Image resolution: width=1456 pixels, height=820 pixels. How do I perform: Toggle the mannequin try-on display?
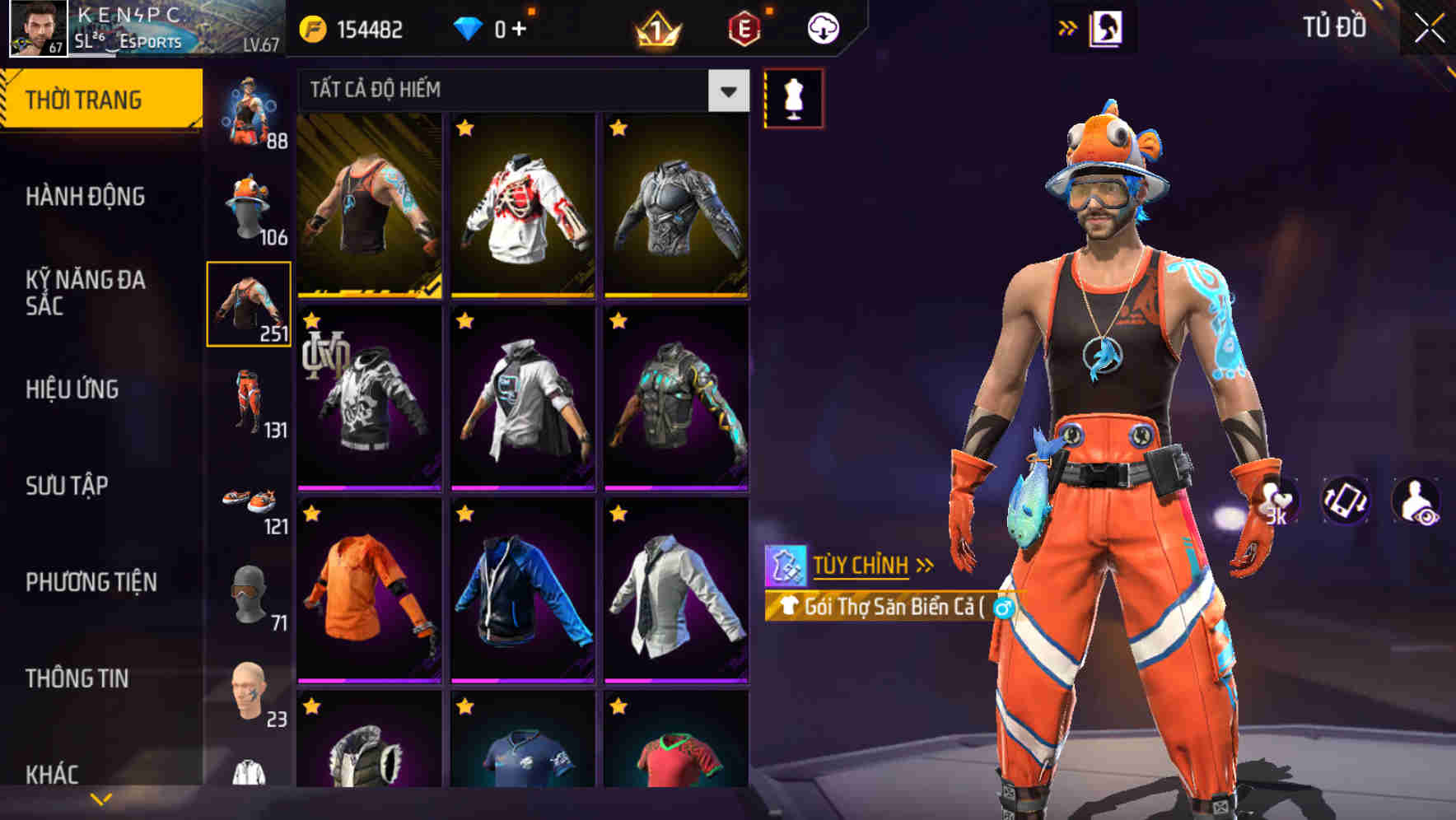pyautogui.click(x=792, y=97)
